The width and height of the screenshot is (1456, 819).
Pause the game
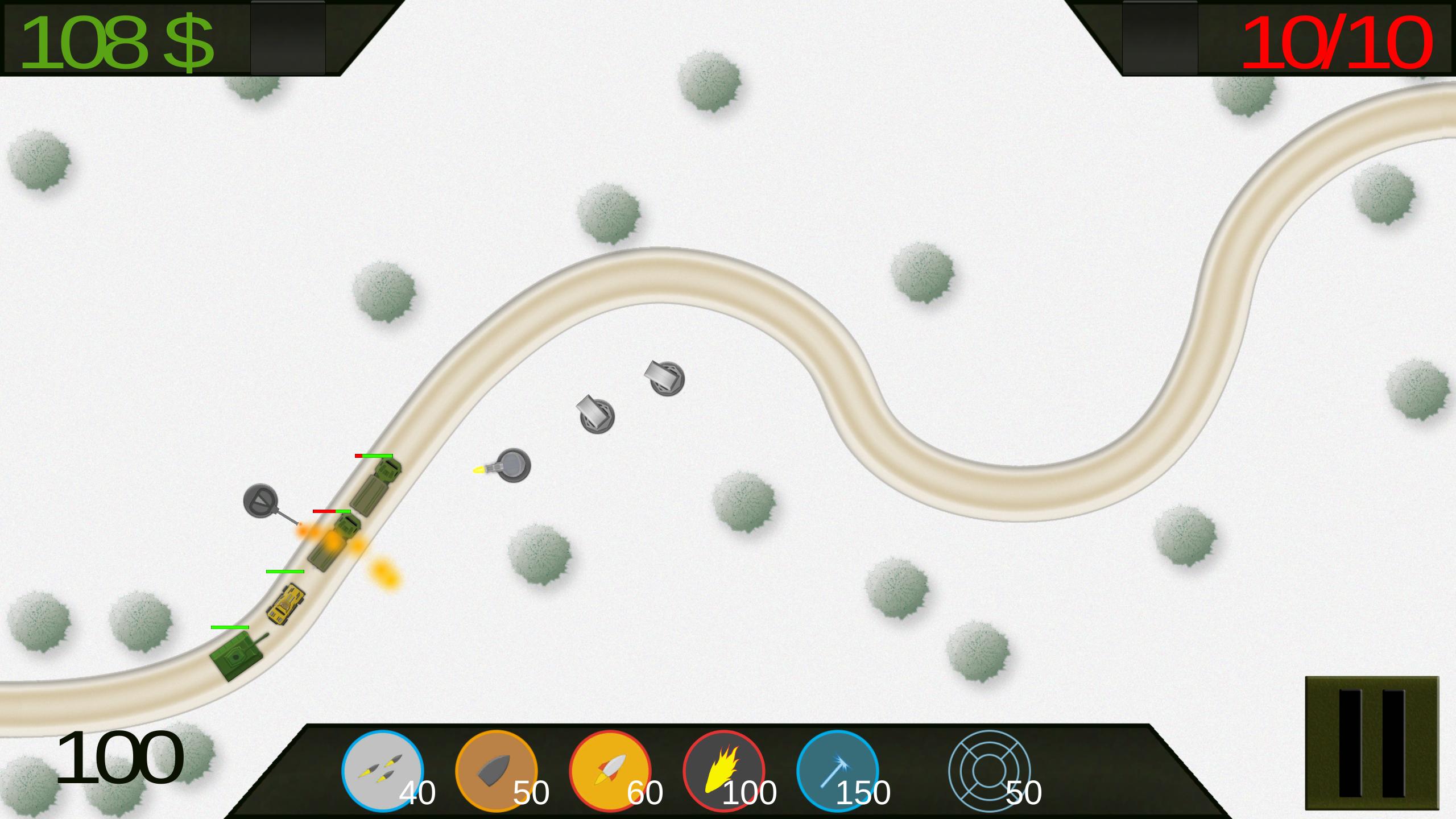tap(1371, 743)
